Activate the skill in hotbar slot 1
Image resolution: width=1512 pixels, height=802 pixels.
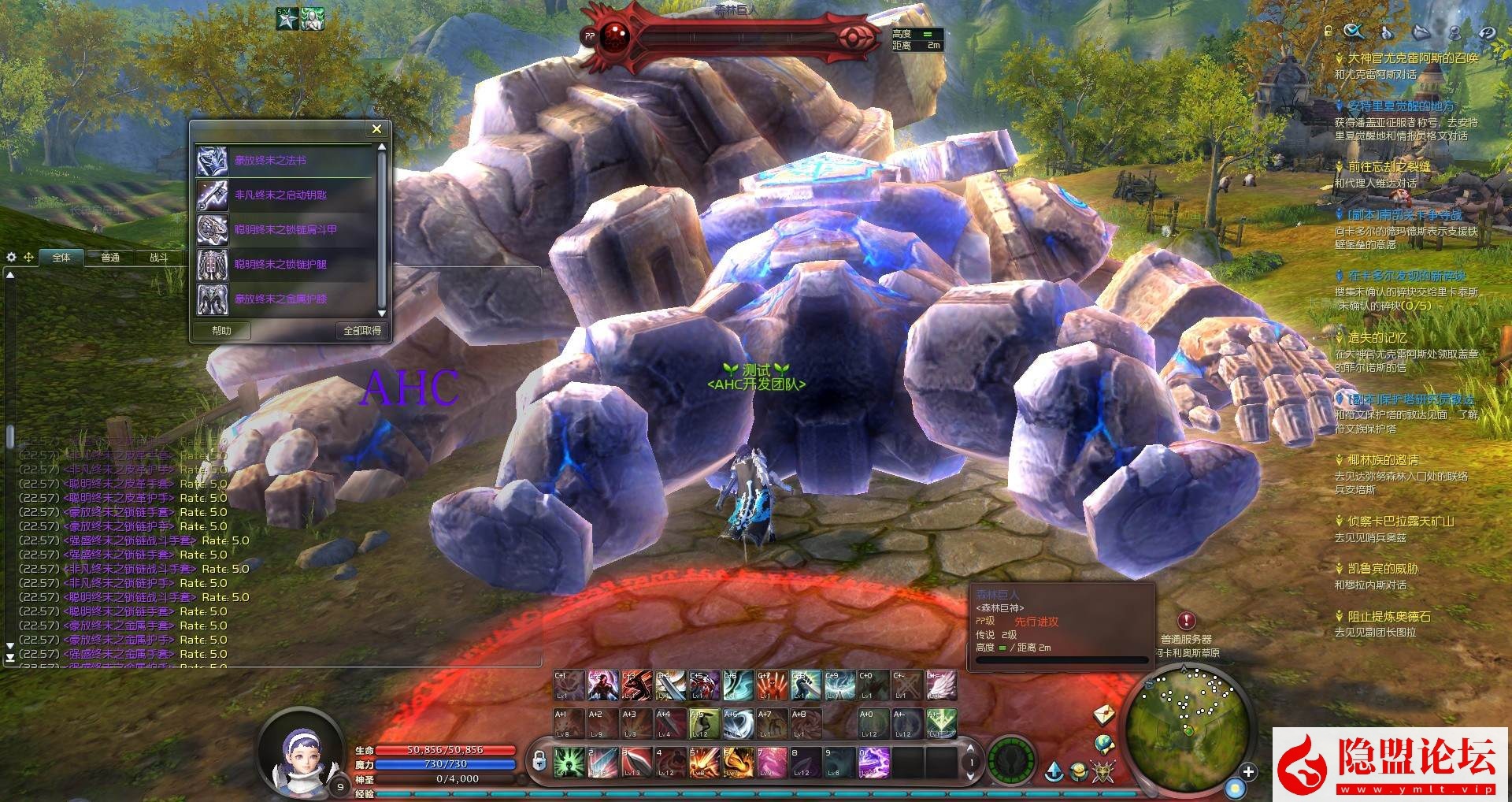point(569,762)
